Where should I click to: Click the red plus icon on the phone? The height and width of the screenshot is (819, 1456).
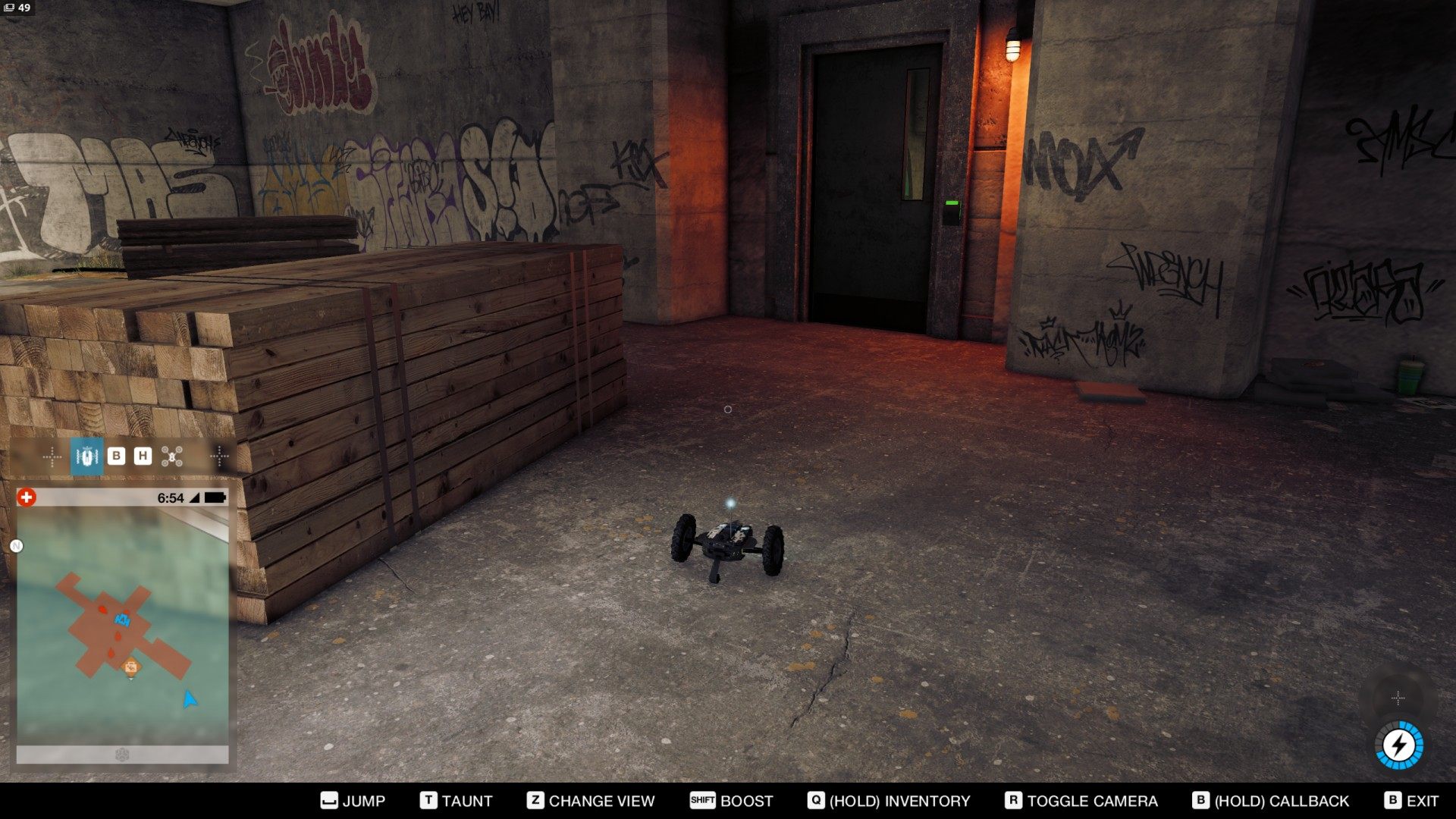[27, 497]
